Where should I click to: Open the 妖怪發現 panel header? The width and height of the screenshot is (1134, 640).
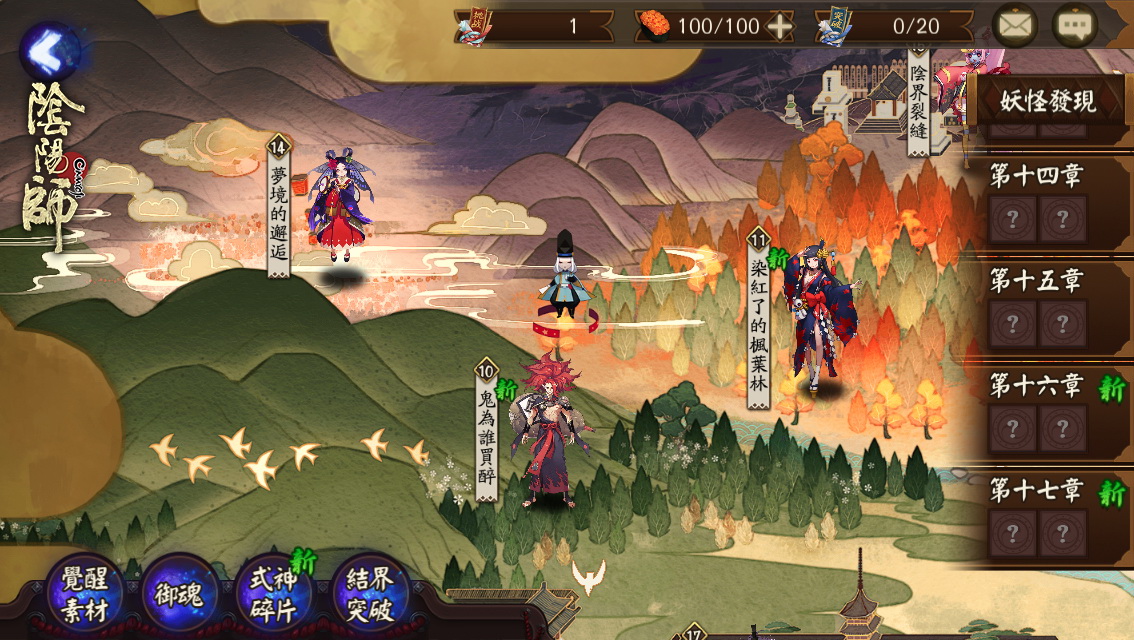[1049, 101]
